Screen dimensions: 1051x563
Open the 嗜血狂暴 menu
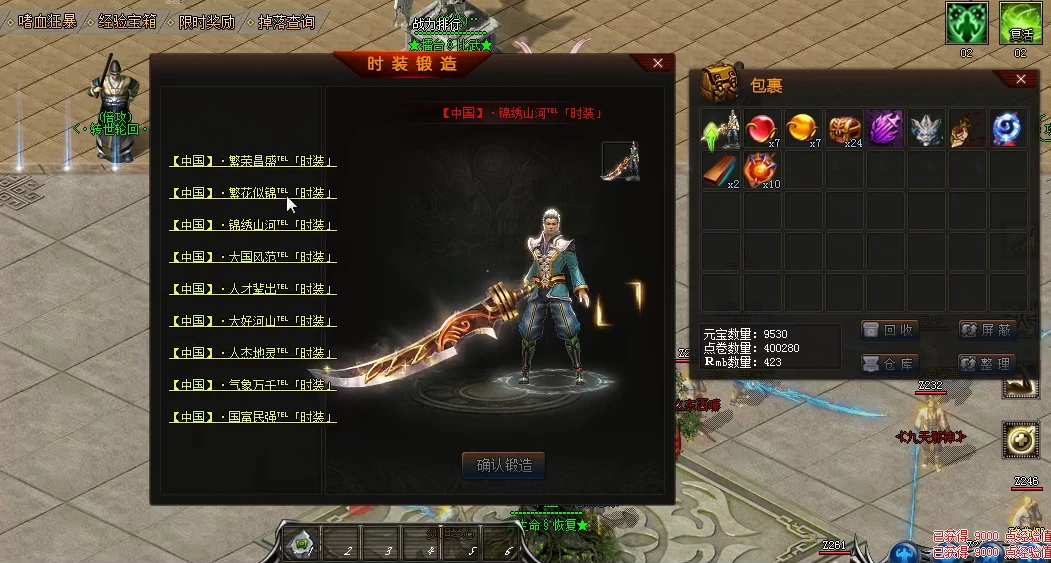49,21
